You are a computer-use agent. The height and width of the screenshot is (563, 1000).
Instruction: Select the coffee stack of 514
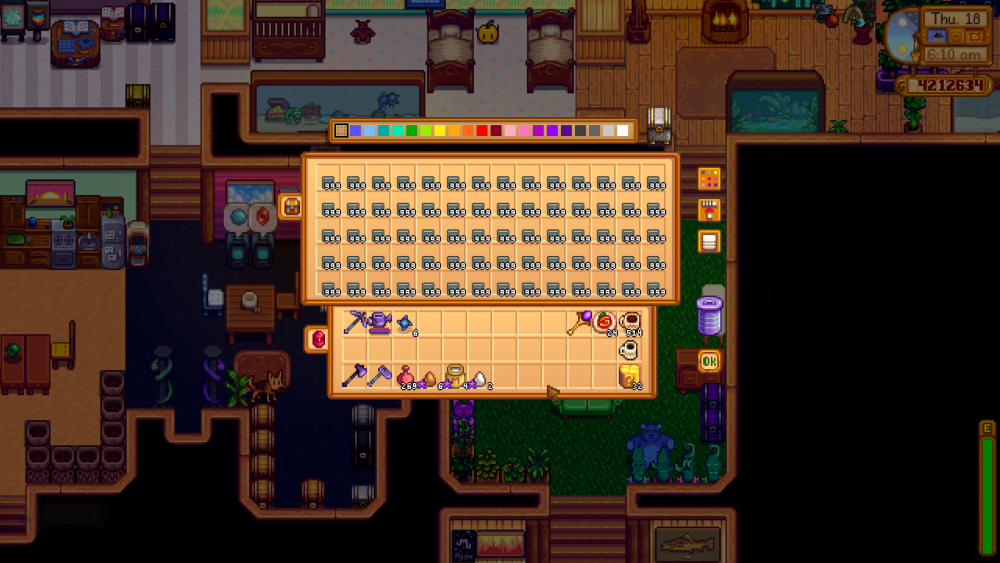click(631, 322)
